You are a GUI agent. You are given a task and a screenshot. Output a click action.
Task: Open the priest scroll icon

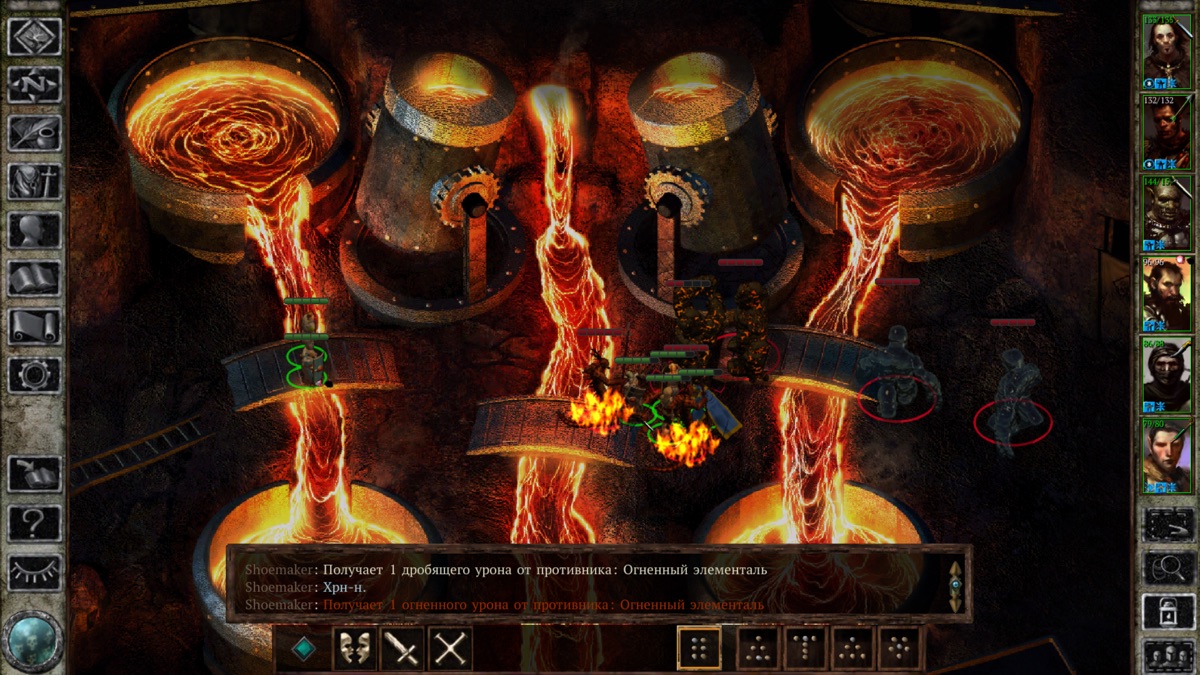35,326
